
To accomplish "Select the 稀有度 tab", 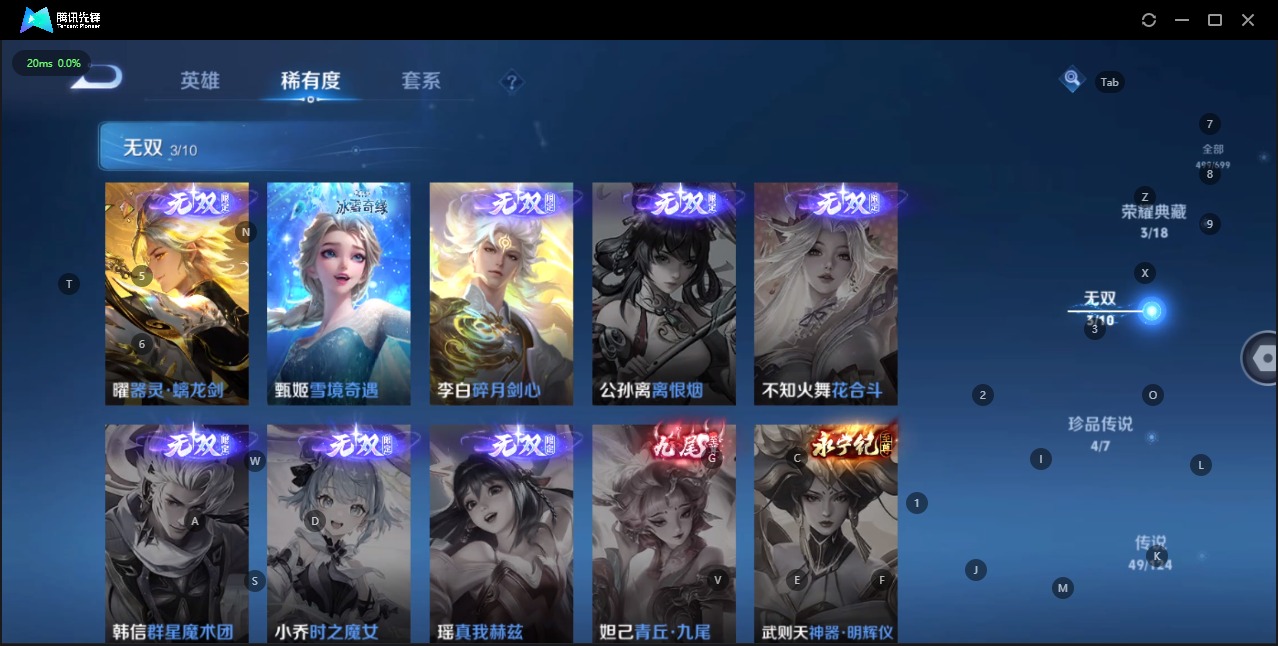I will tap(310, 81).
